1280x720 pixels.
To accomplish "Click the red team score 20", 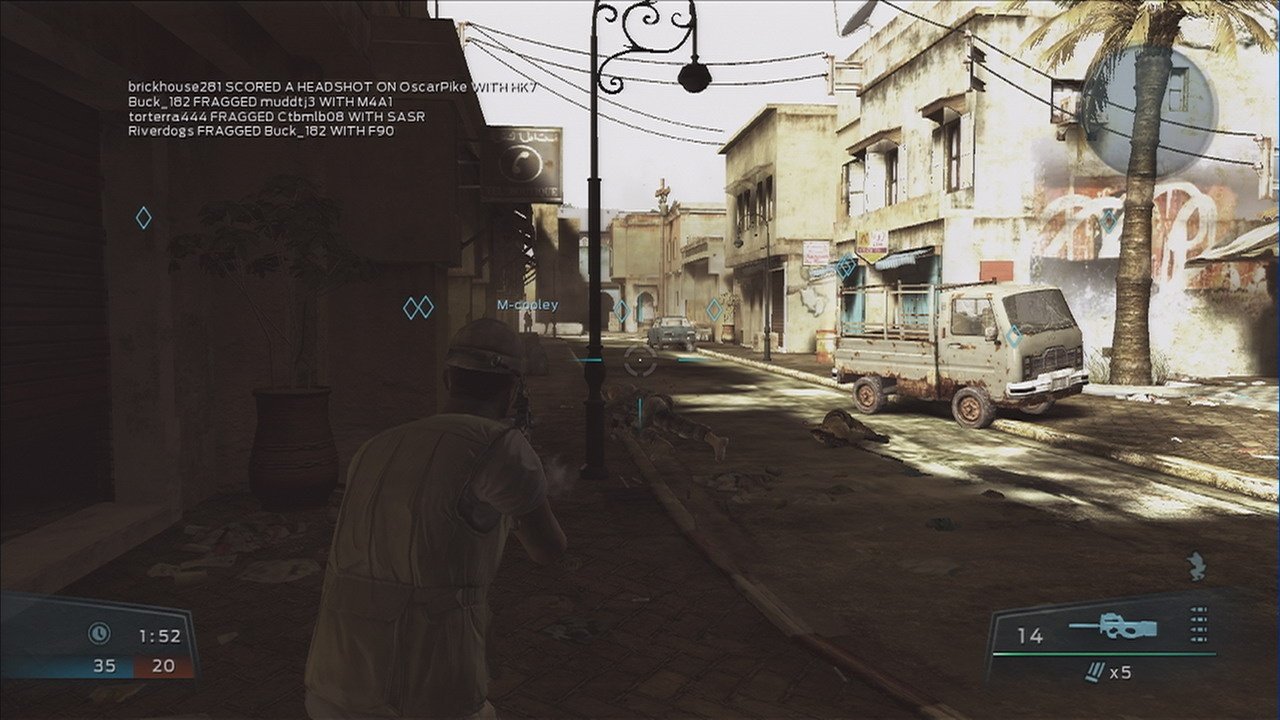I will coord(162,664).
